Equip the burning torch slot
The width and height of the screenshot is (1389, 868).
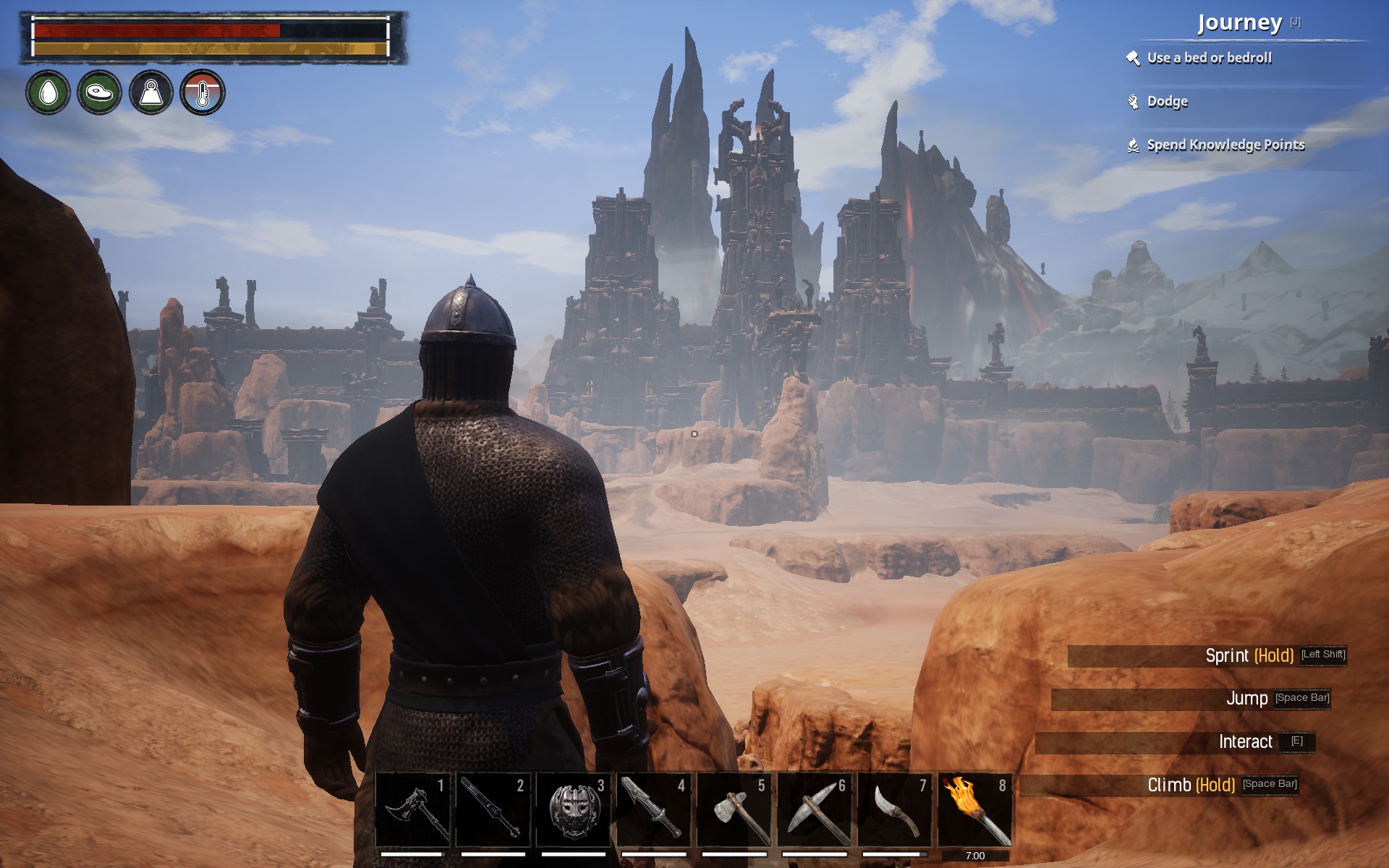coord(975,809)
